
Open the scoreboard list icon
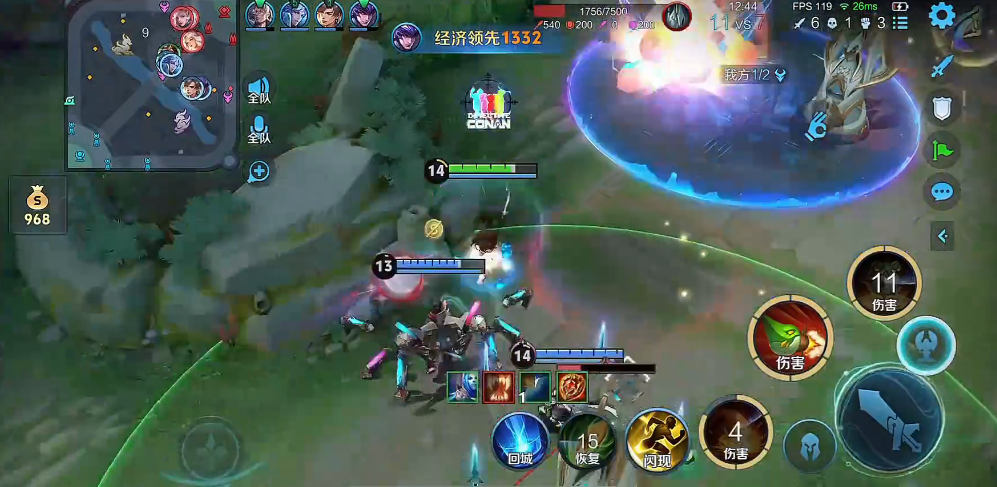[x=900, y=23]
